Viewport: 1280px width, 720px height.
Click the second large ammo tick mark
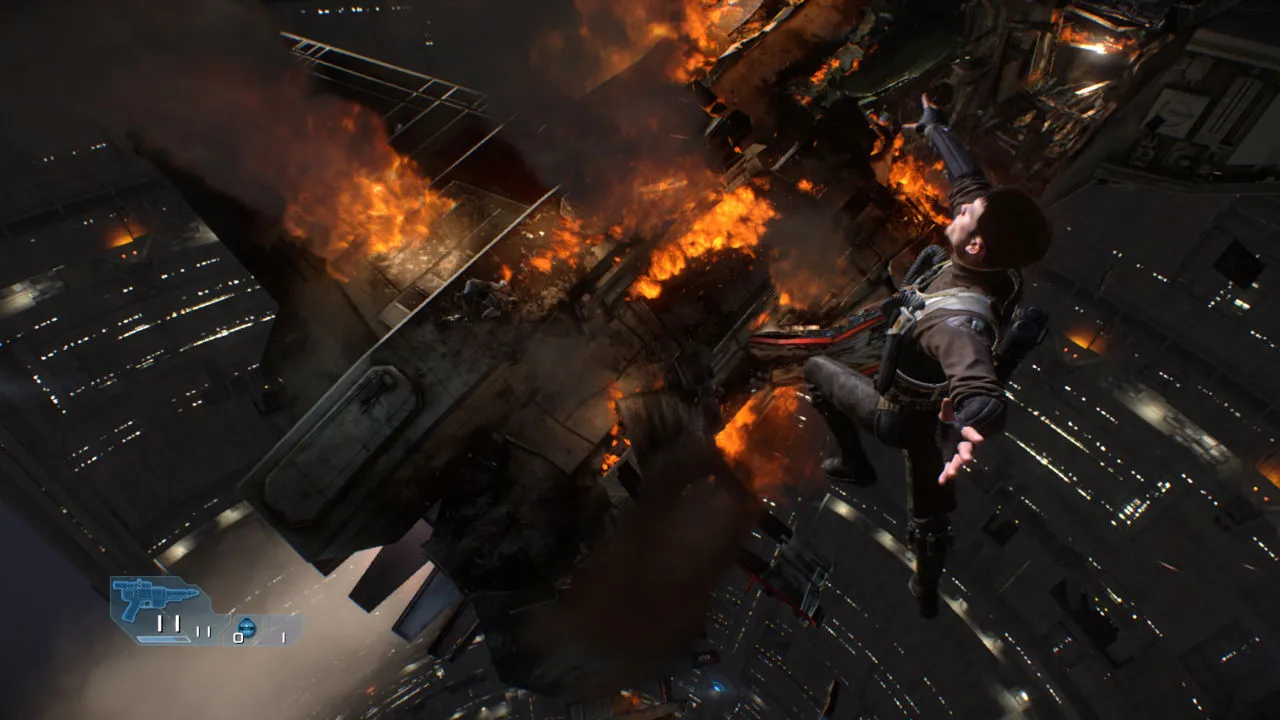point(178,624)
